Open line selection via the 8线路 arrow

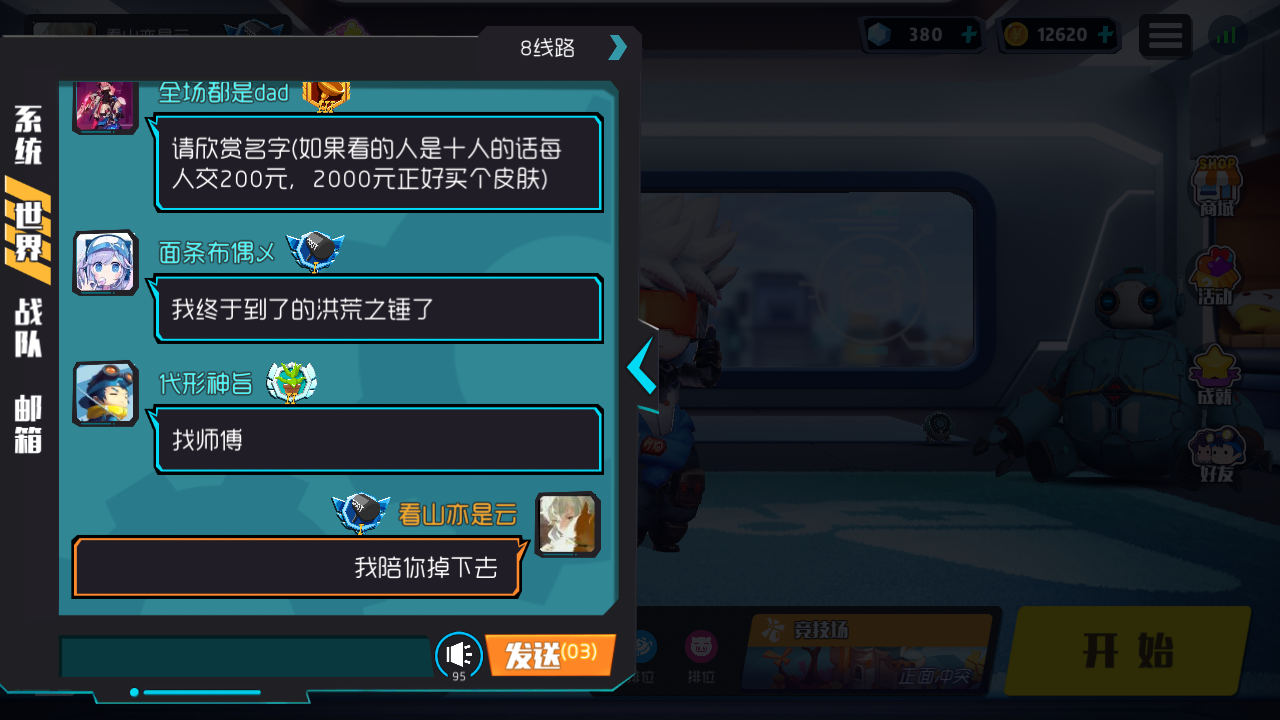[618, 47]
